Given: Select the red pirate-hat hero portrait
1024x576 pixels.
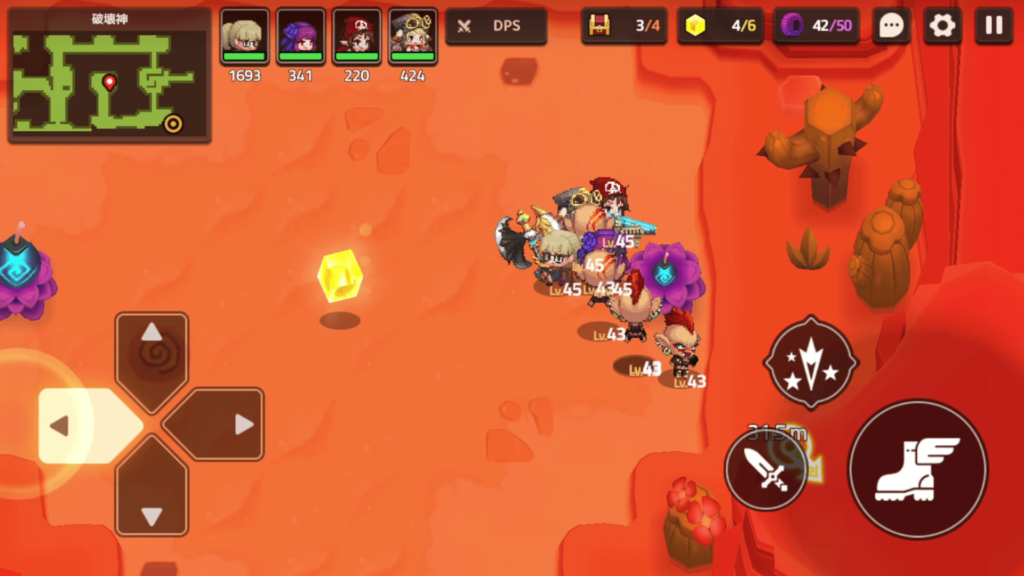Looking at the screenshot, I should pos(357,36).
